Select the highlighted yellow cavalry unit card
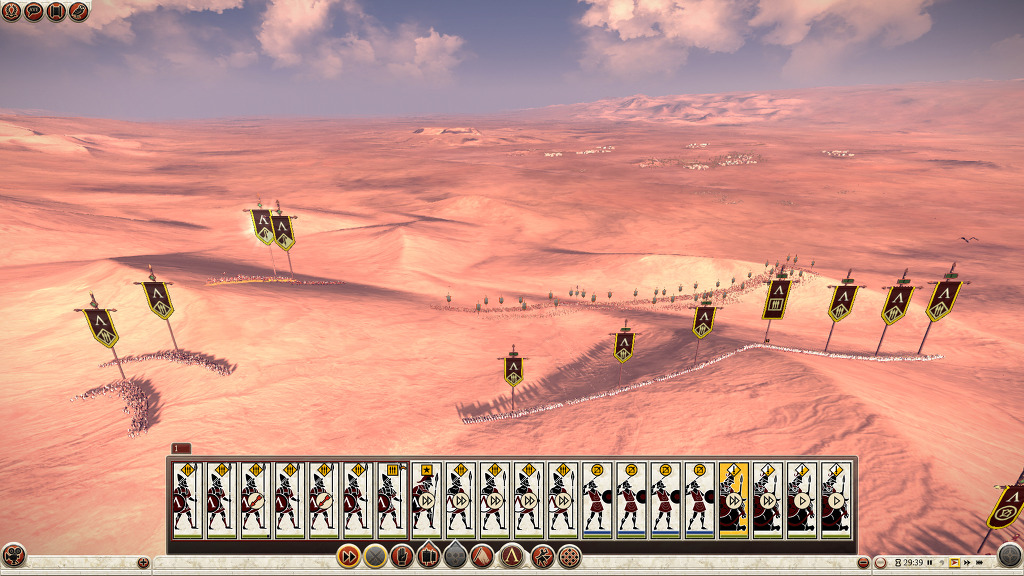1024x576 pixels. pyautogui.click(x=733, y=498)
